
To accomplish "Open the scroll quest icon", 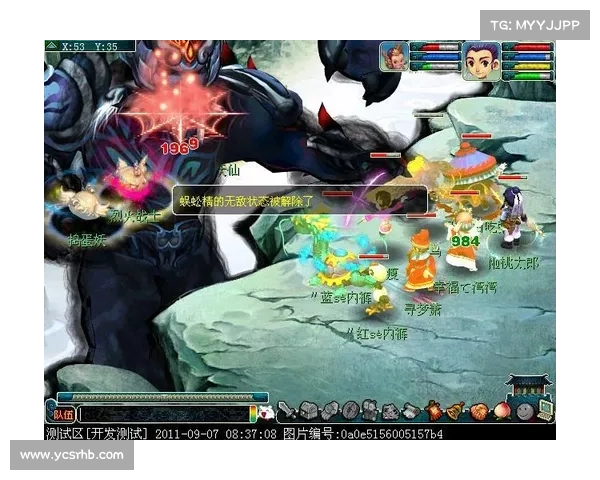I will point(412,410).
